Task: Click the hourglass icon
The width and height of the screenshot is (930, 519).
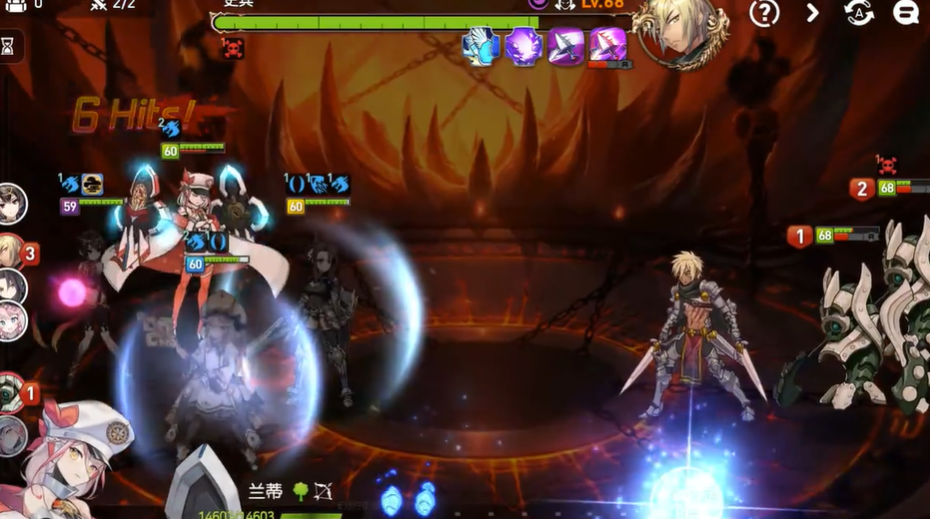Action: [x=8, y=46]
